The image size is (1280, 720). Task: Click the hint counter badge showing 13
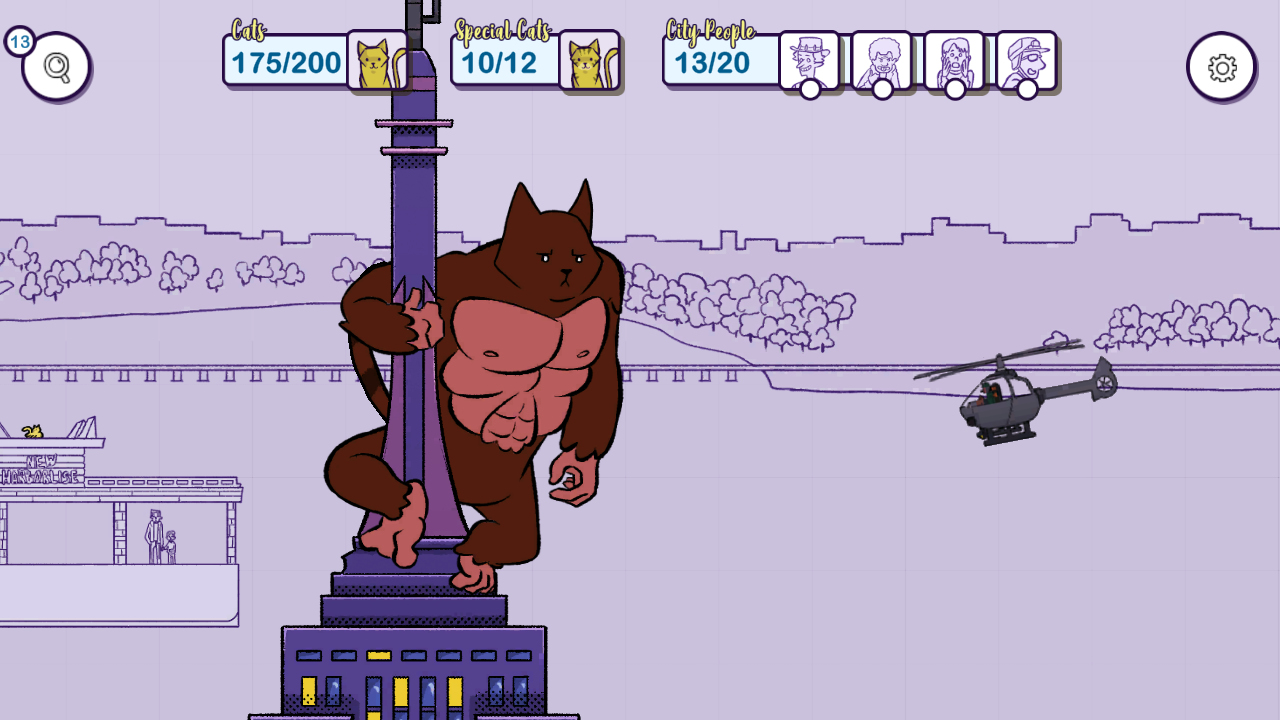click(18, 43)
